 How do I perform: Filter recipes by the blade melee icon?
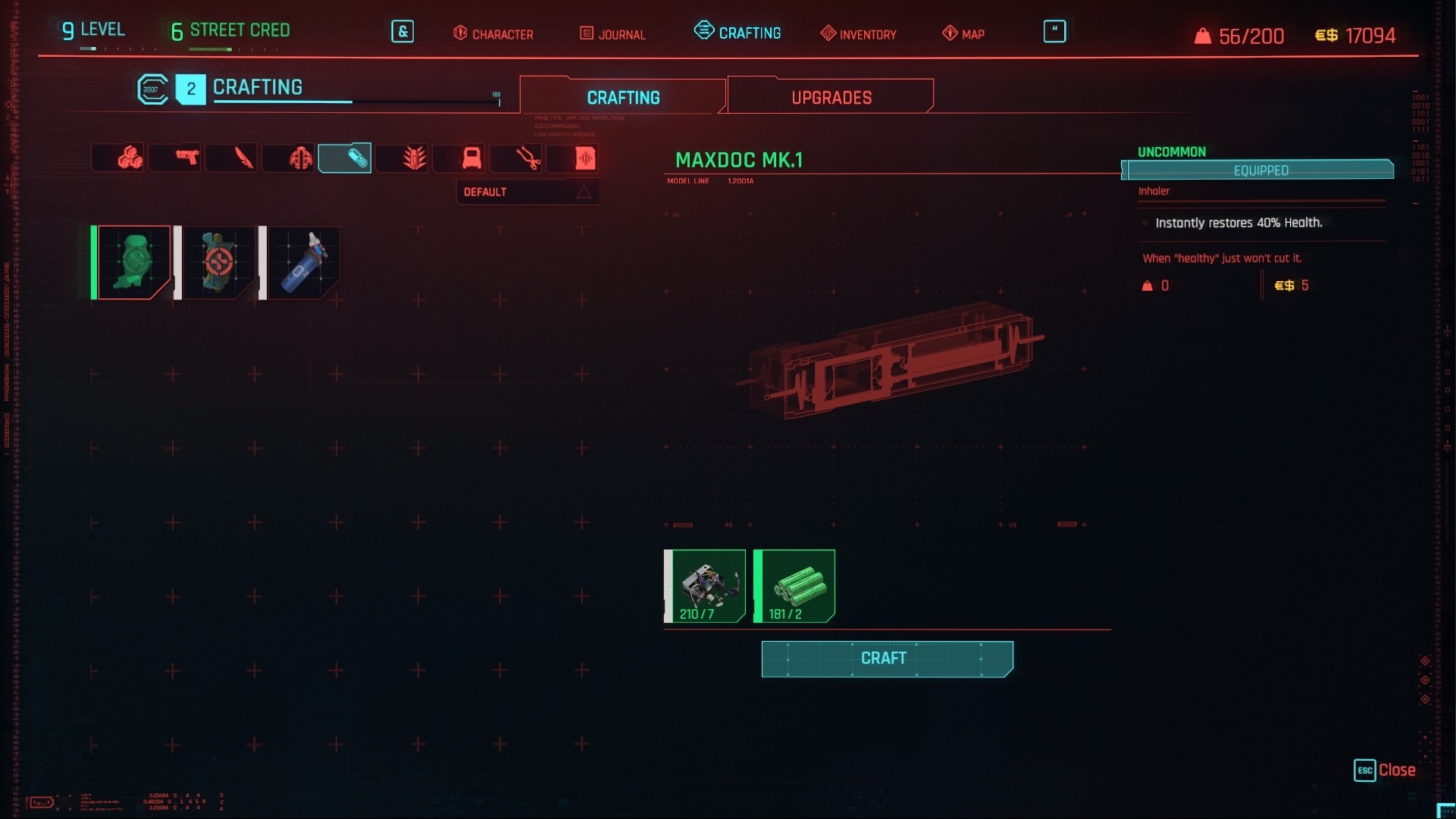(x=243, y=158)
